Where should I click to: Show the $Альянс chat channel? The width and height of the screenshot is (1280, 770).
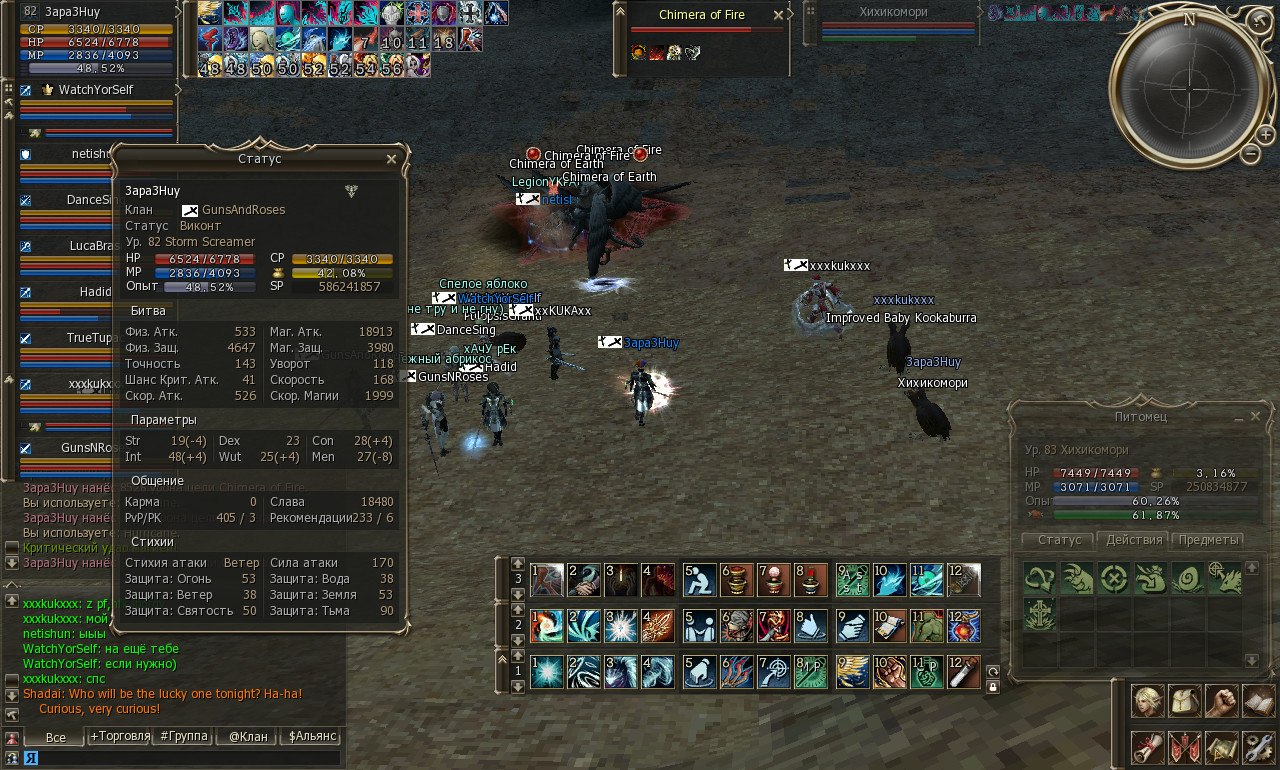point(312,737)
